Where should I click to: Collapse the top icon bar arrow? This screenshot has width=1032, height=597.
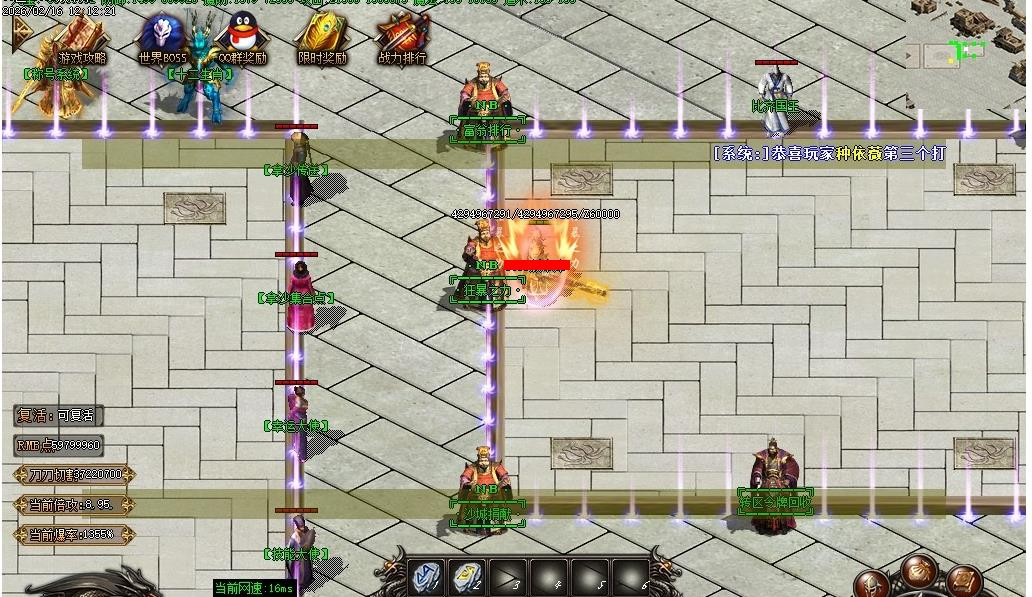point(20,33)
